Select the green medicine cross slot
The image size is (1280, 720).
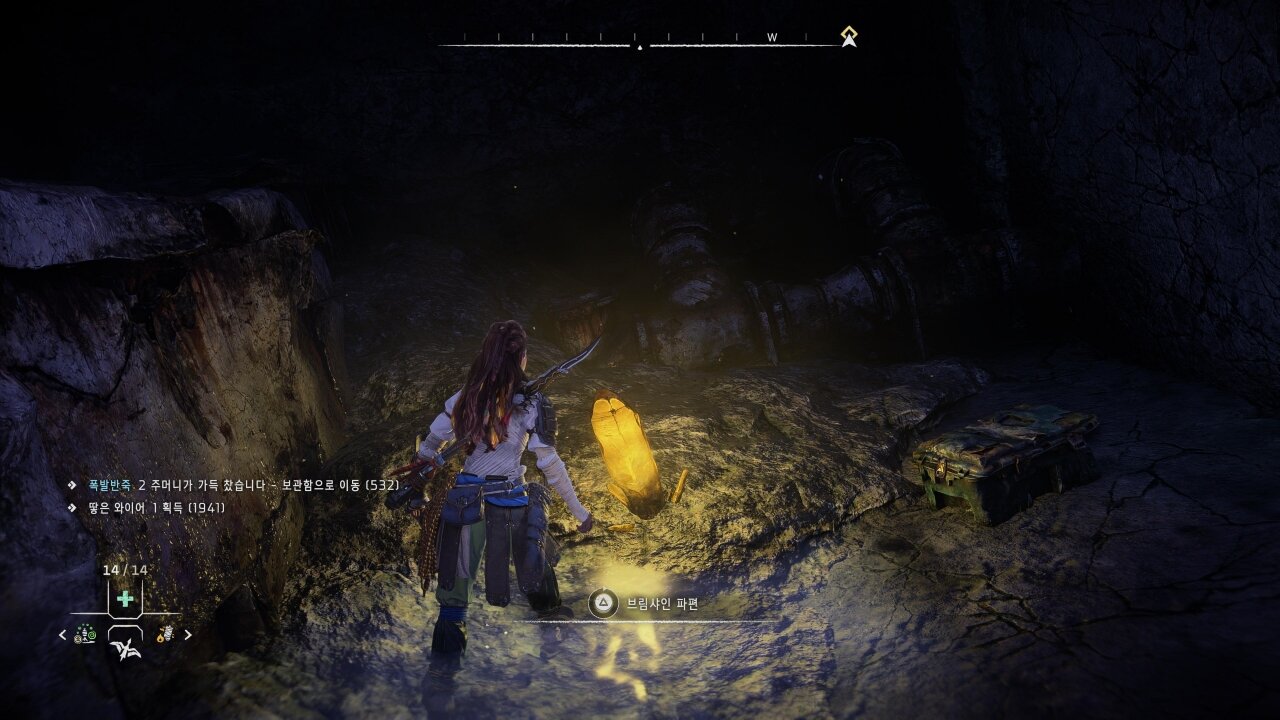[x=125, y=599]
